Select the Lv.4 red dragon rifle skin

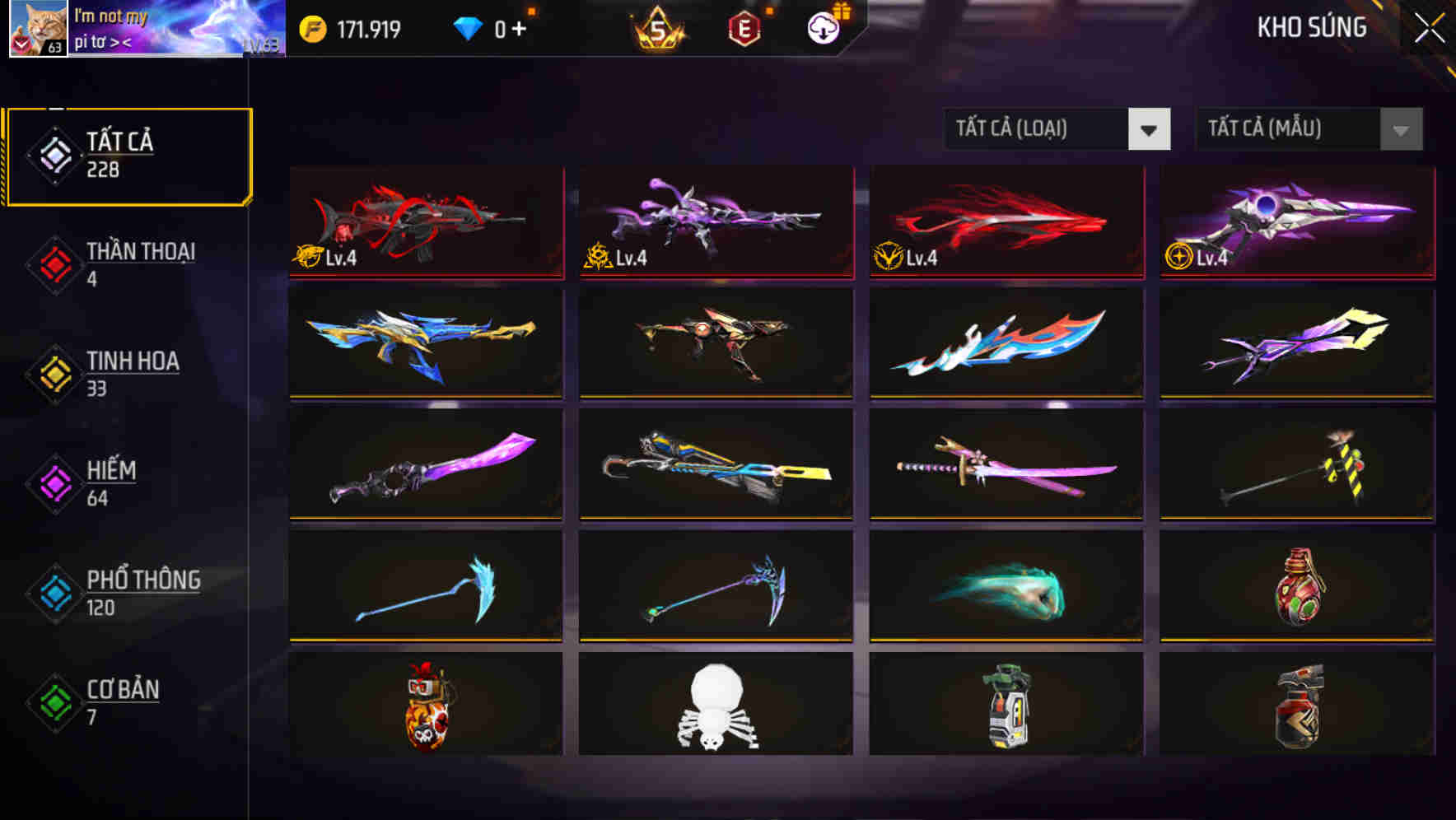425,222
